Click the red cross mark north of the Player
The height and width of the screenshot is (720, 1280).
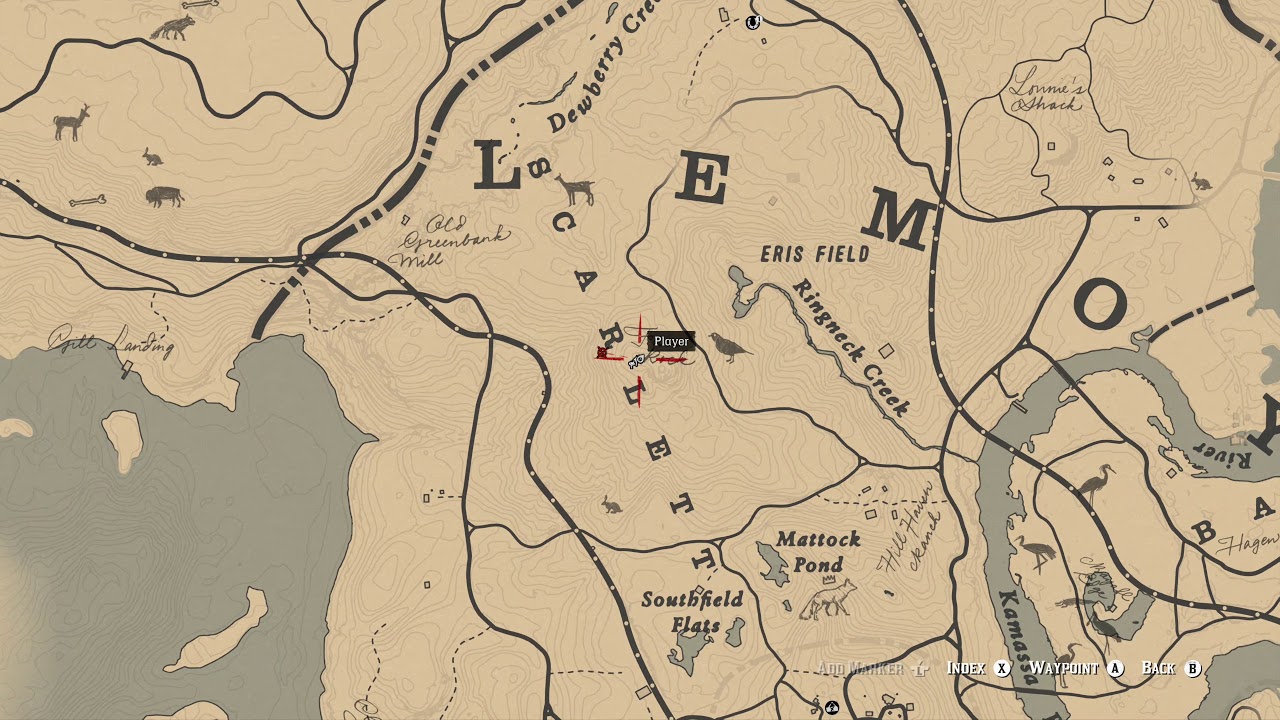pos(639,330)
